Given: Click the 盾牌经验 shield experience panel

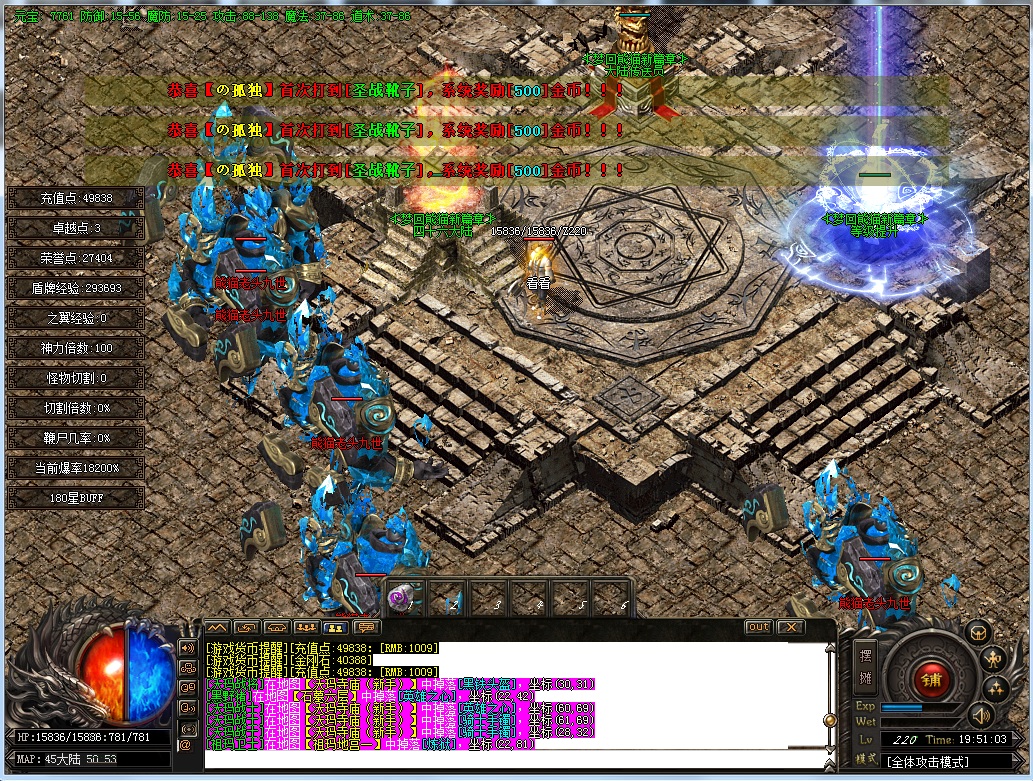Looking at the screenshot, I should pos(77,288).
